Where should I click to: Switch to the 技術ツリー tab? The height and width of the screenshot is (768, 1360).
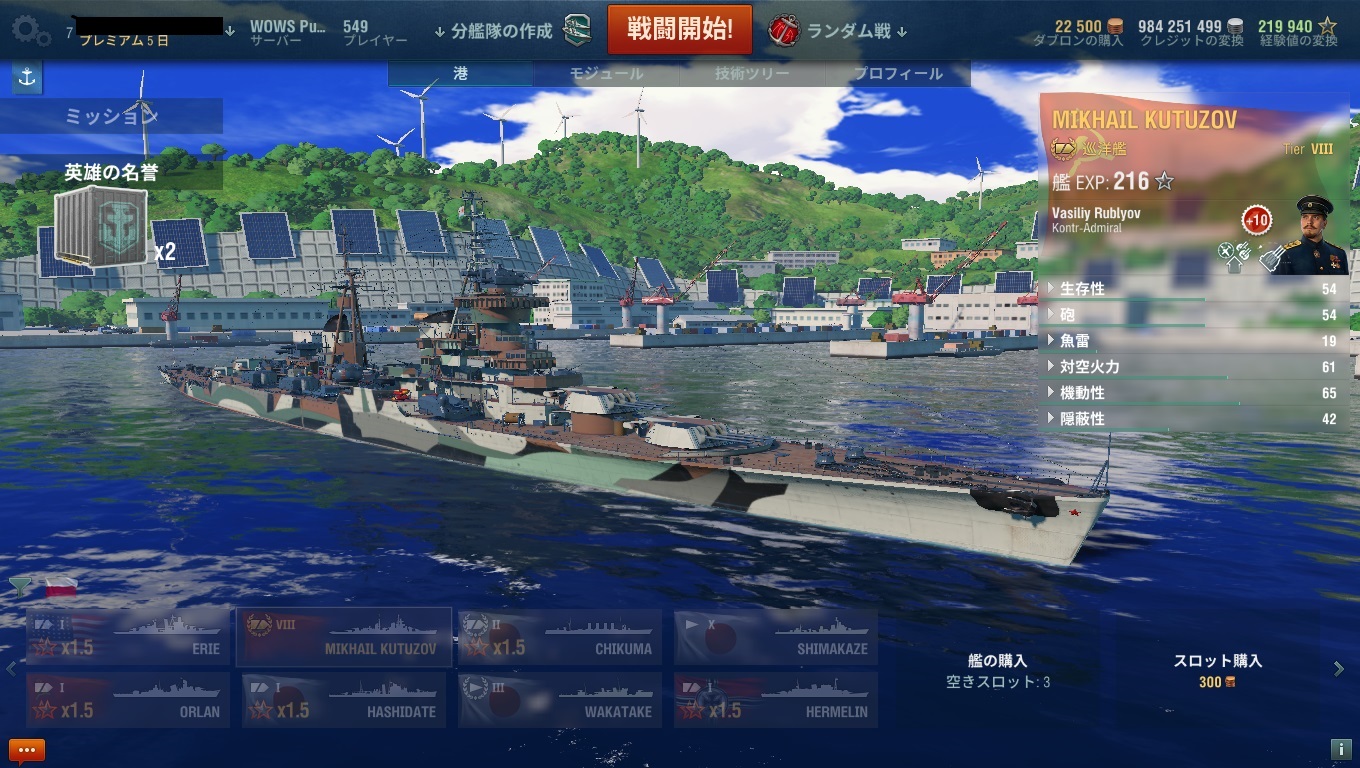(752, 74)
